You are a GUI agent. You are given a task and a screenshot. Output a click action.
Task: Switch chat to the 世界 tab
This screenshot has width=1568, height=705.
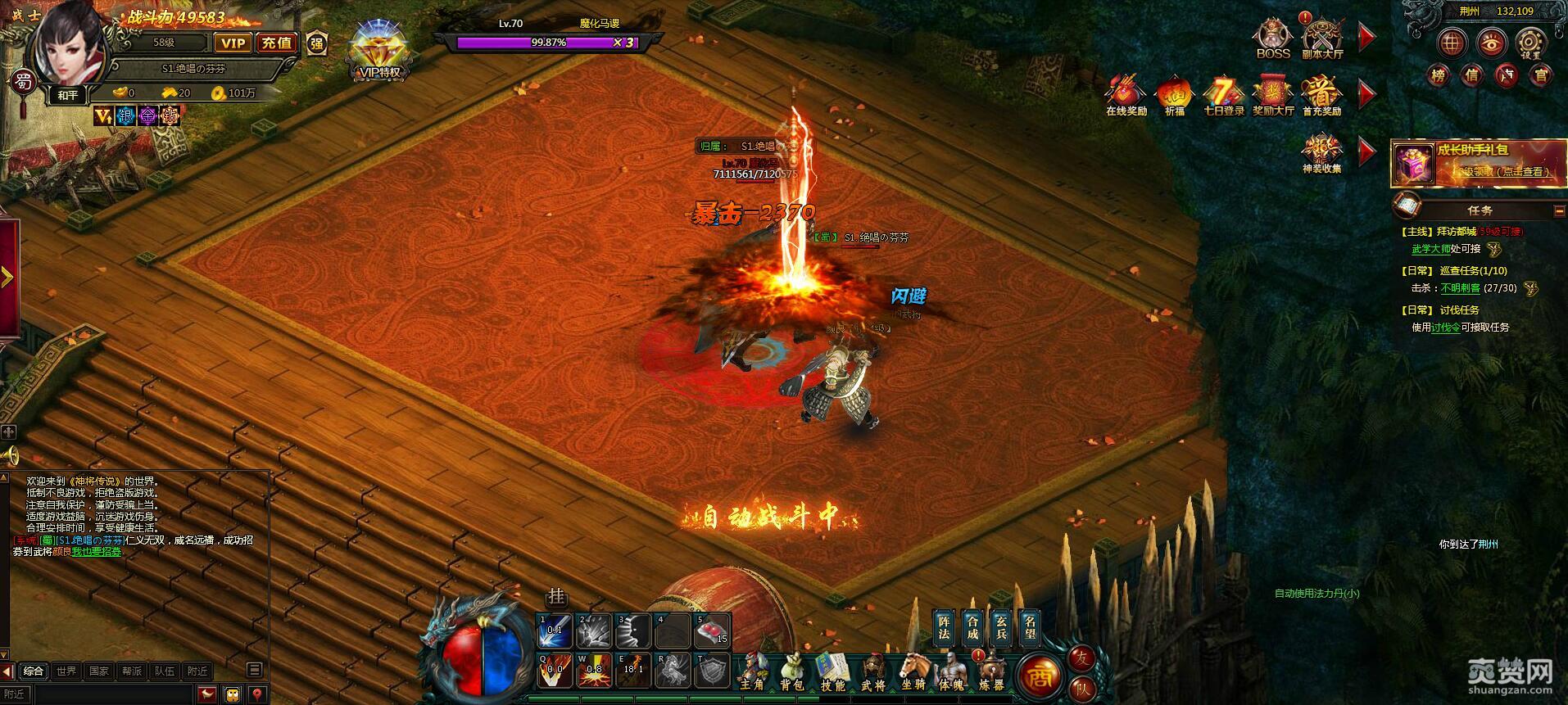pos(66,671)
